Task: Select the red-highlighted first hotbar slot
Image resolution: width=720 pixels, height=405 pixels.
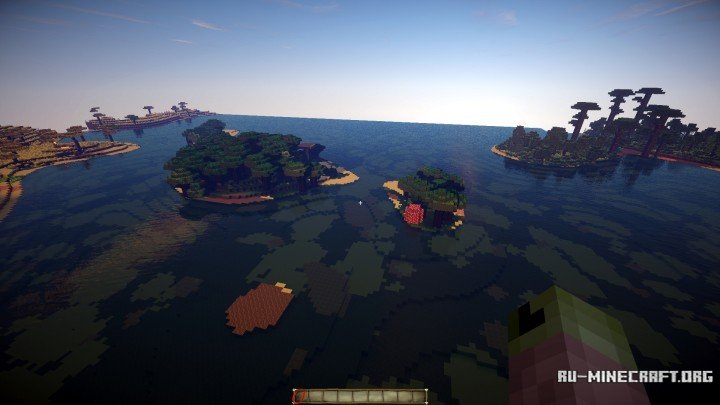Action: (300, 396)
